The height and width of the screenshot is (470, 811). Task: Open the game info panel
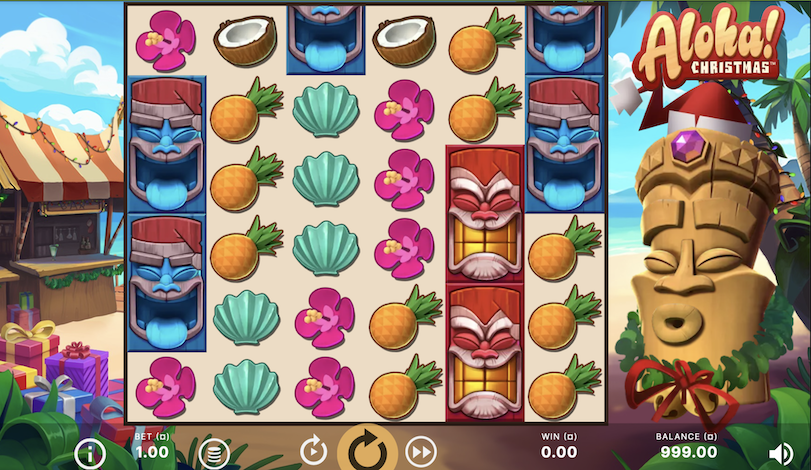90,453
